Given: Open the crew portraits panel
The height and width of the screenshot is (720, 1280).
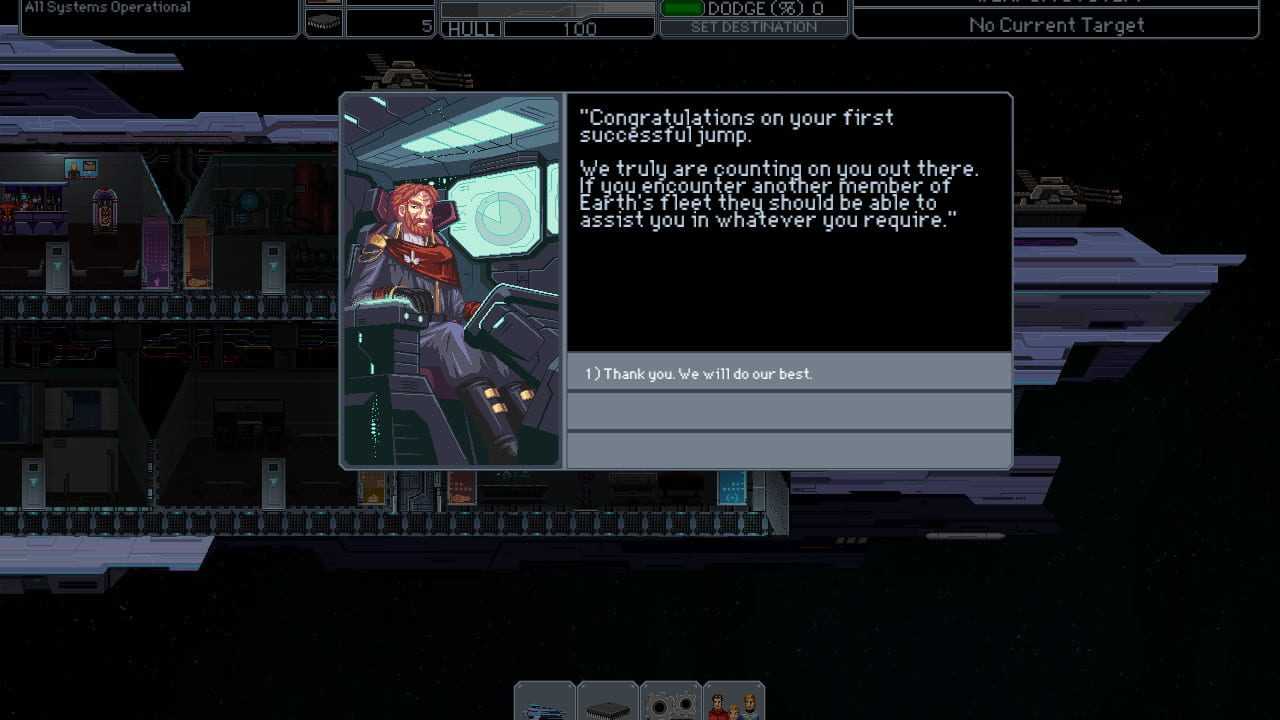Looking at the screenshot, I should point(734,703).
